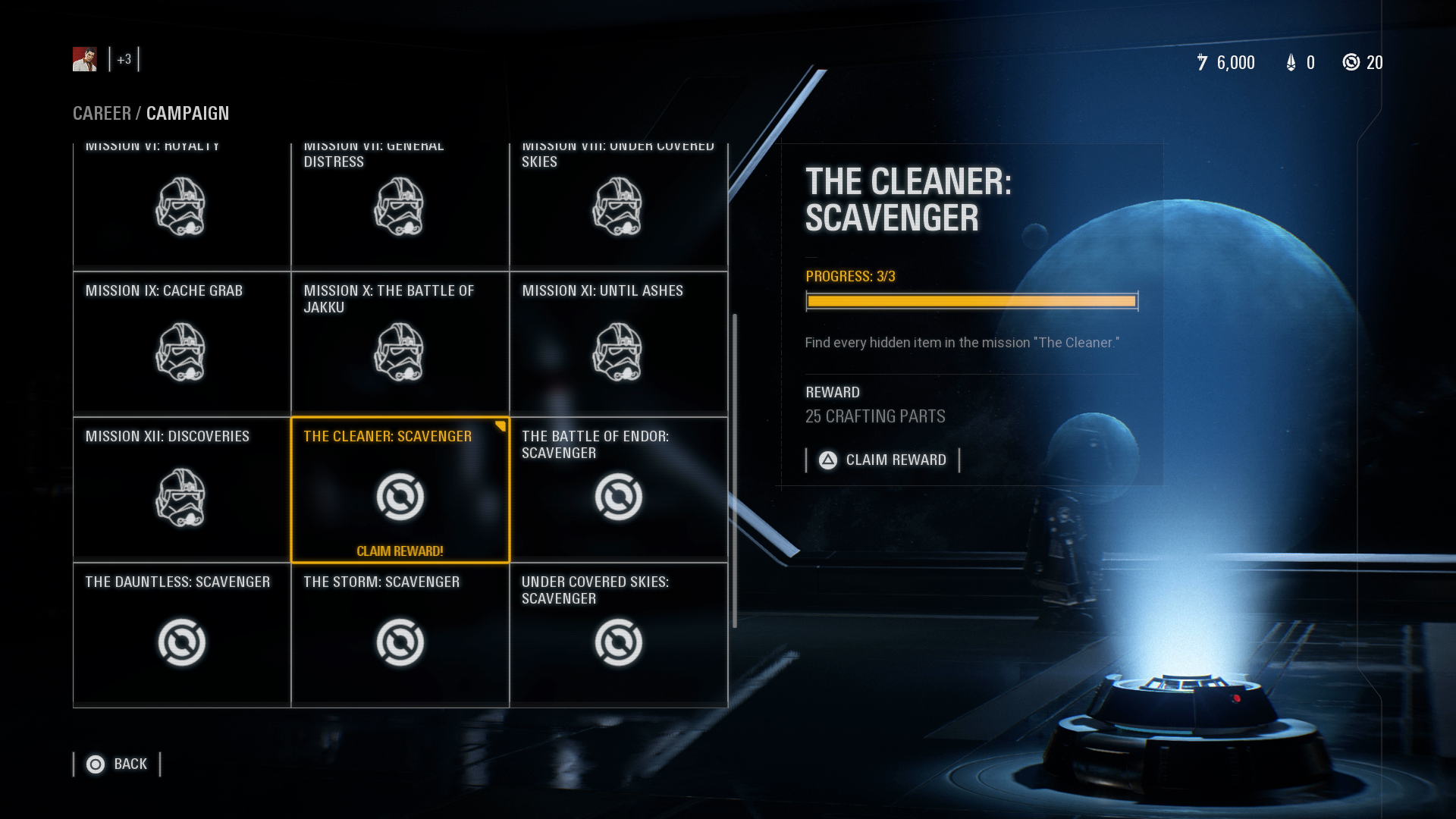Click the stormtrooper helmet for Mission X: The Battle of Jakku
This screenshot has height=819, width=1456.
(400, 350)
